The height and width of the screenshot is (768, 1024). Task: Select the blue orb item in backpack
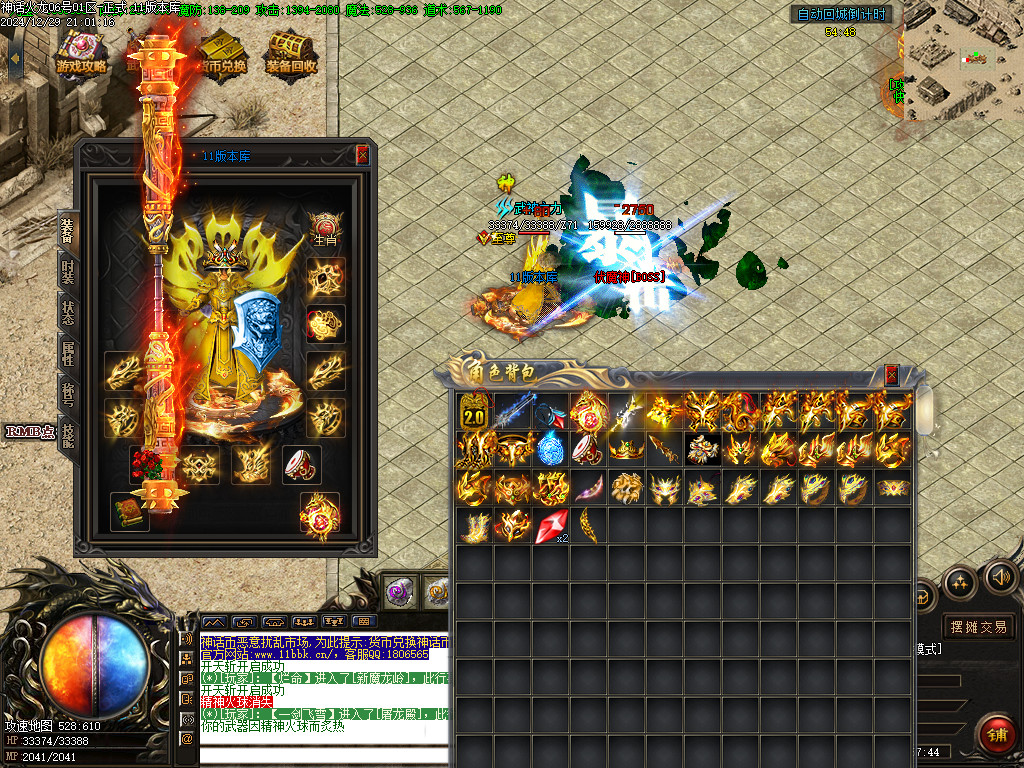coord(550,449)
